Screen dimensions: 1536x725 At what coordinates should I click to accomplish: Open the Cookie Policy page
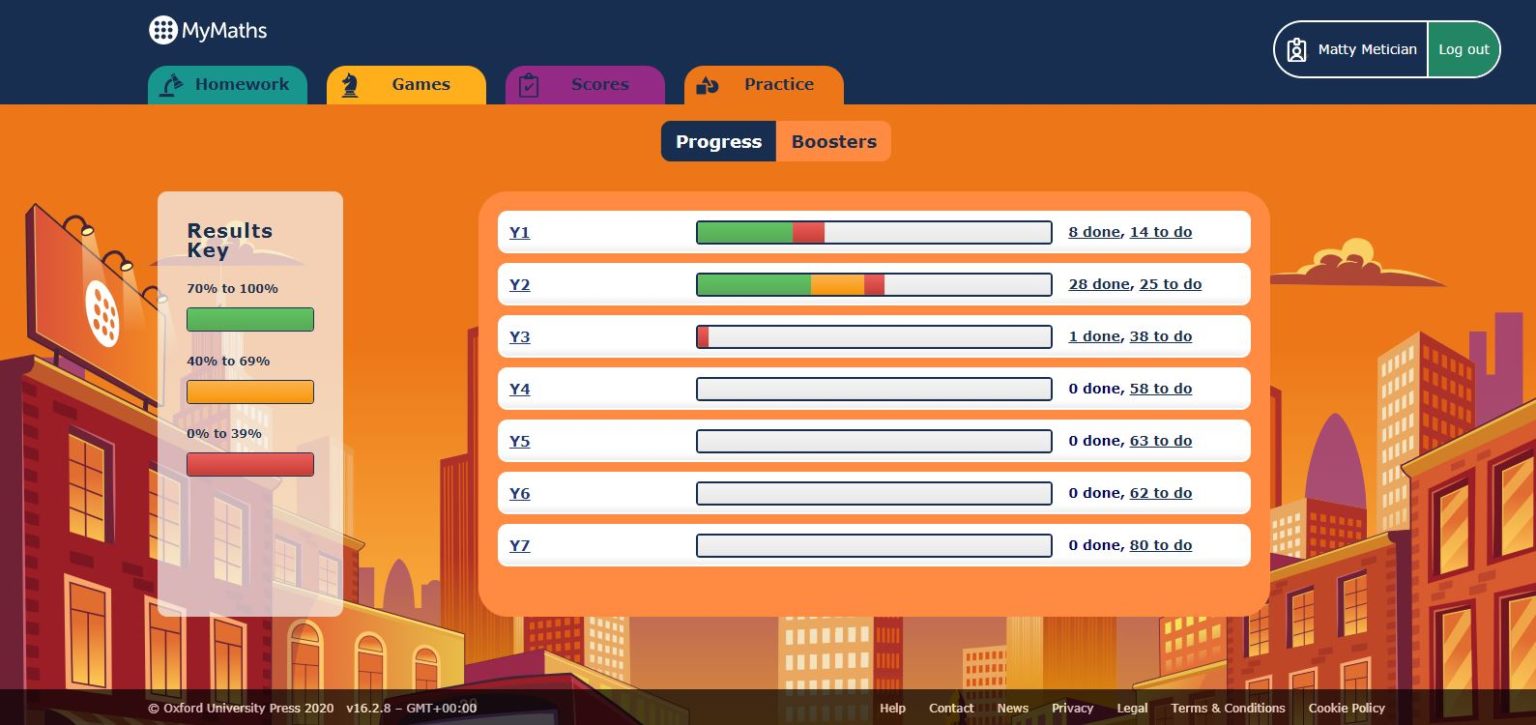coord(1346,708)
